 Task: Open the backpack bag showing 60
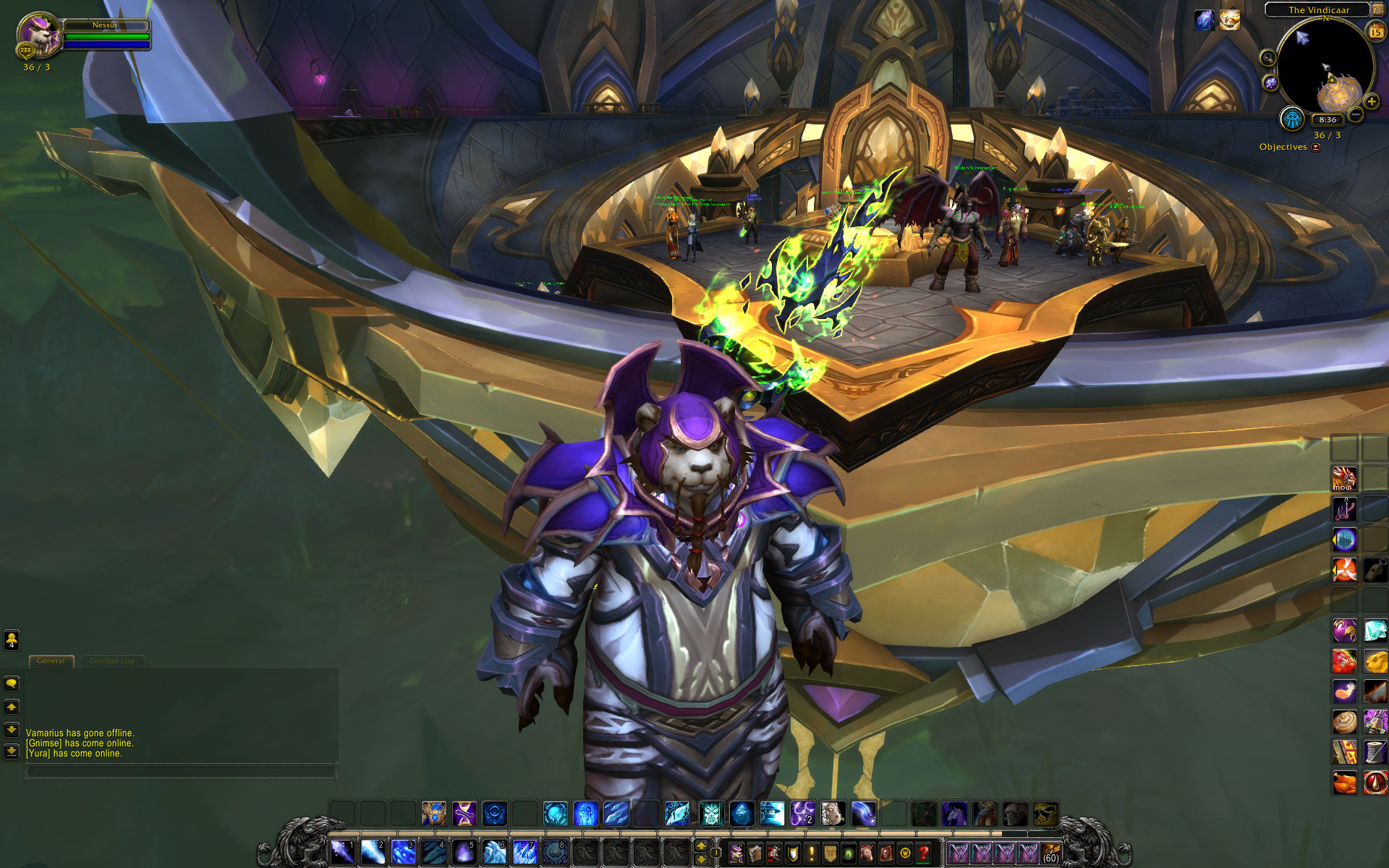1051,854
